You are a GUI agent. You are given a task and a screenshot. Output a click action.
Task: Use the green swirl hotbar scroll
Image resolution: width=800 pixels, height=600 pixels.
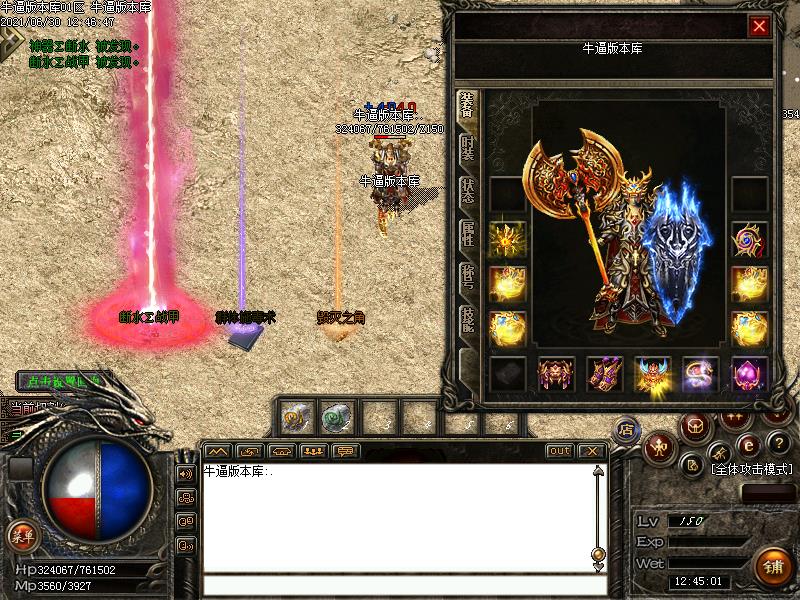click(x=335, y=416)
